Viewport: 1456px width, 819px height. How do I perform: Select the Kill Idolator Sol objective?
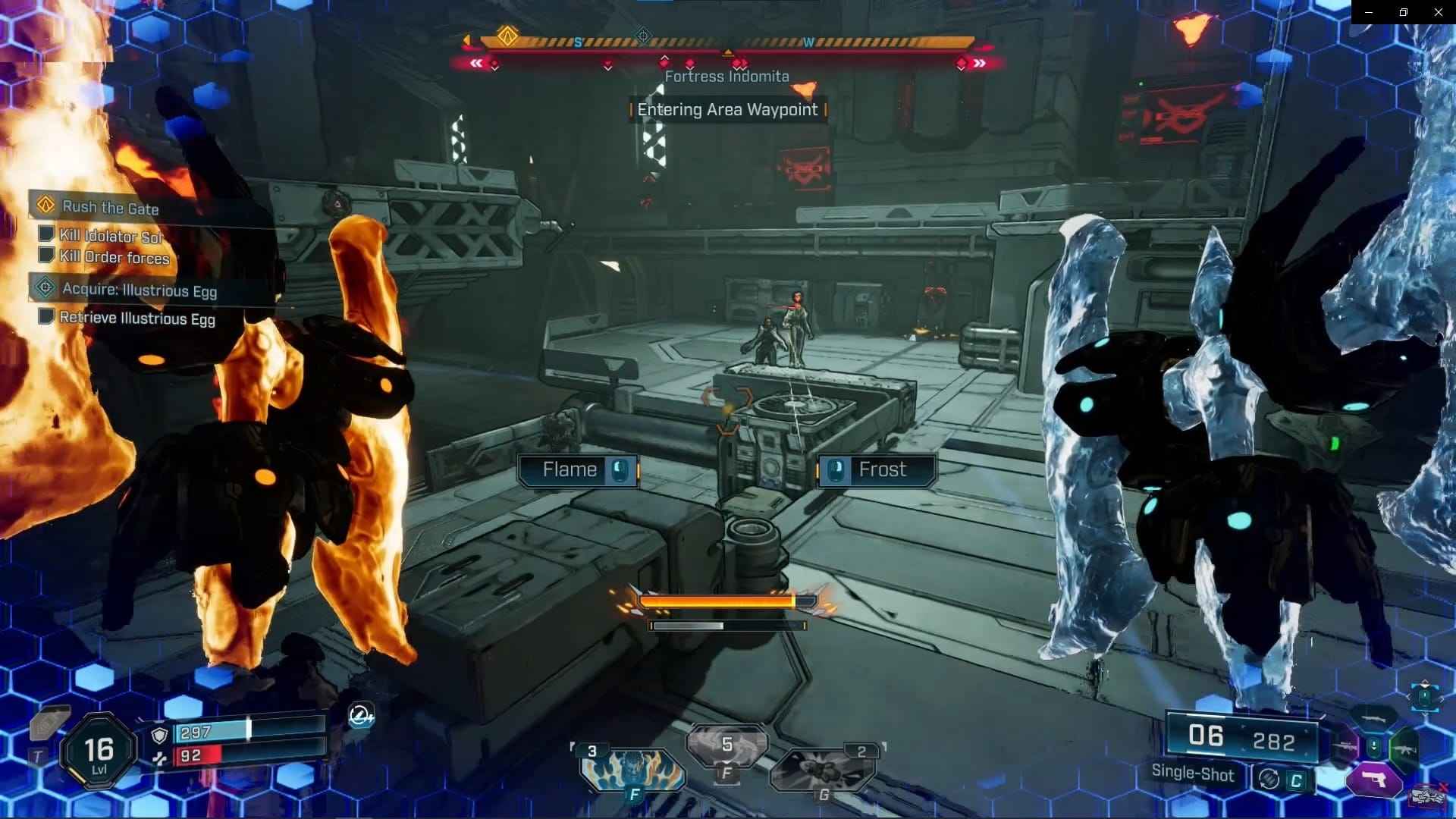pyautogui.click(x=111, y=236)
